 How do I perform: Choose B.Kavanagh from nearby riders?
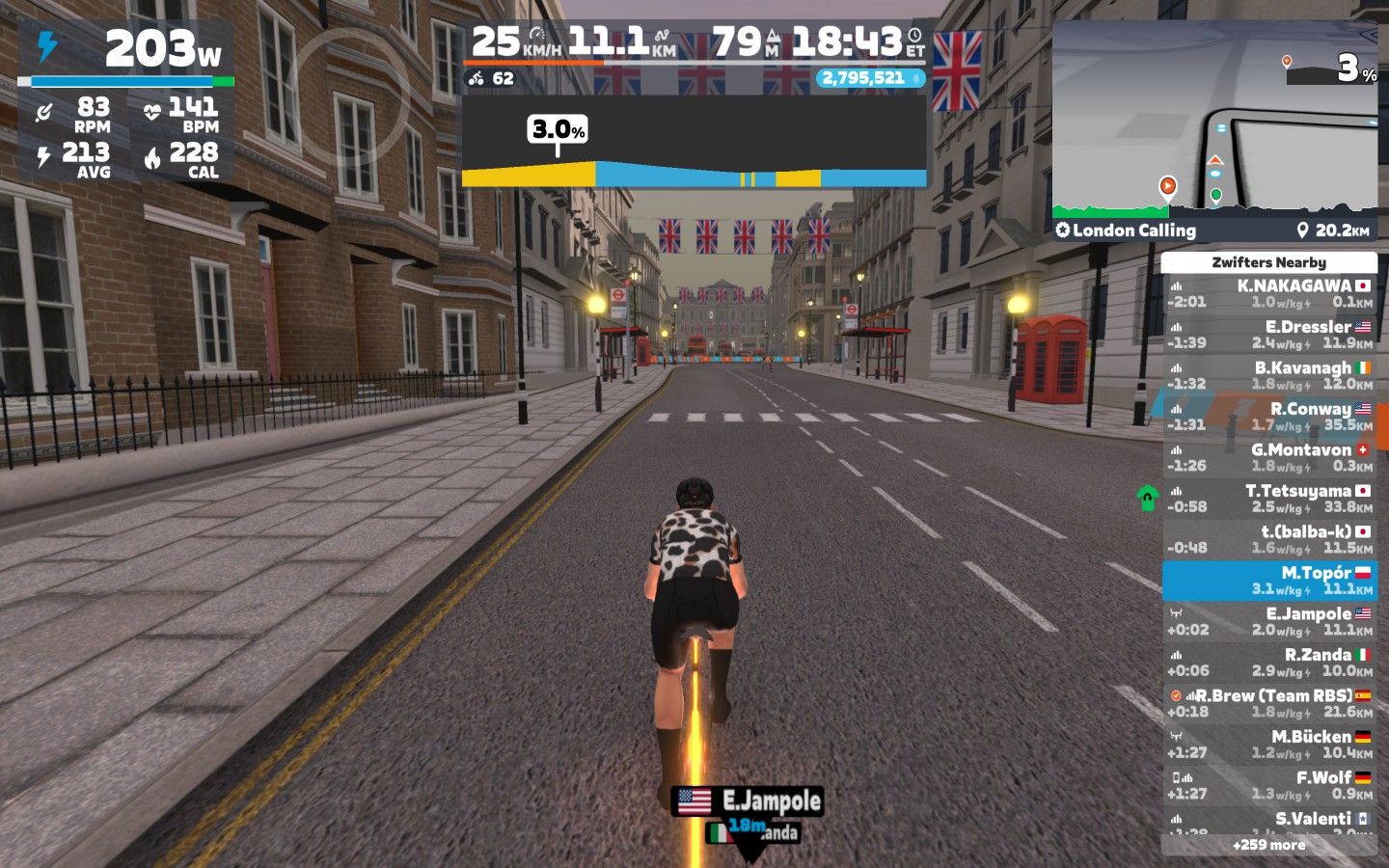pos(1268,375)
